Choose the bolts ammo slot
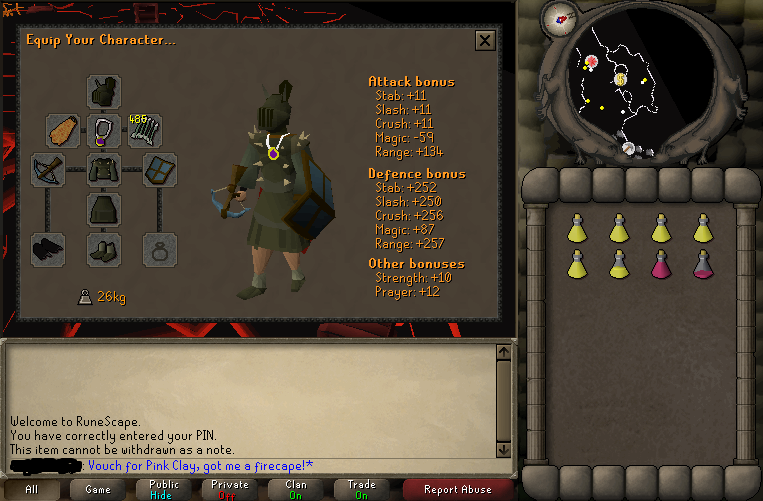 (146, 130)
